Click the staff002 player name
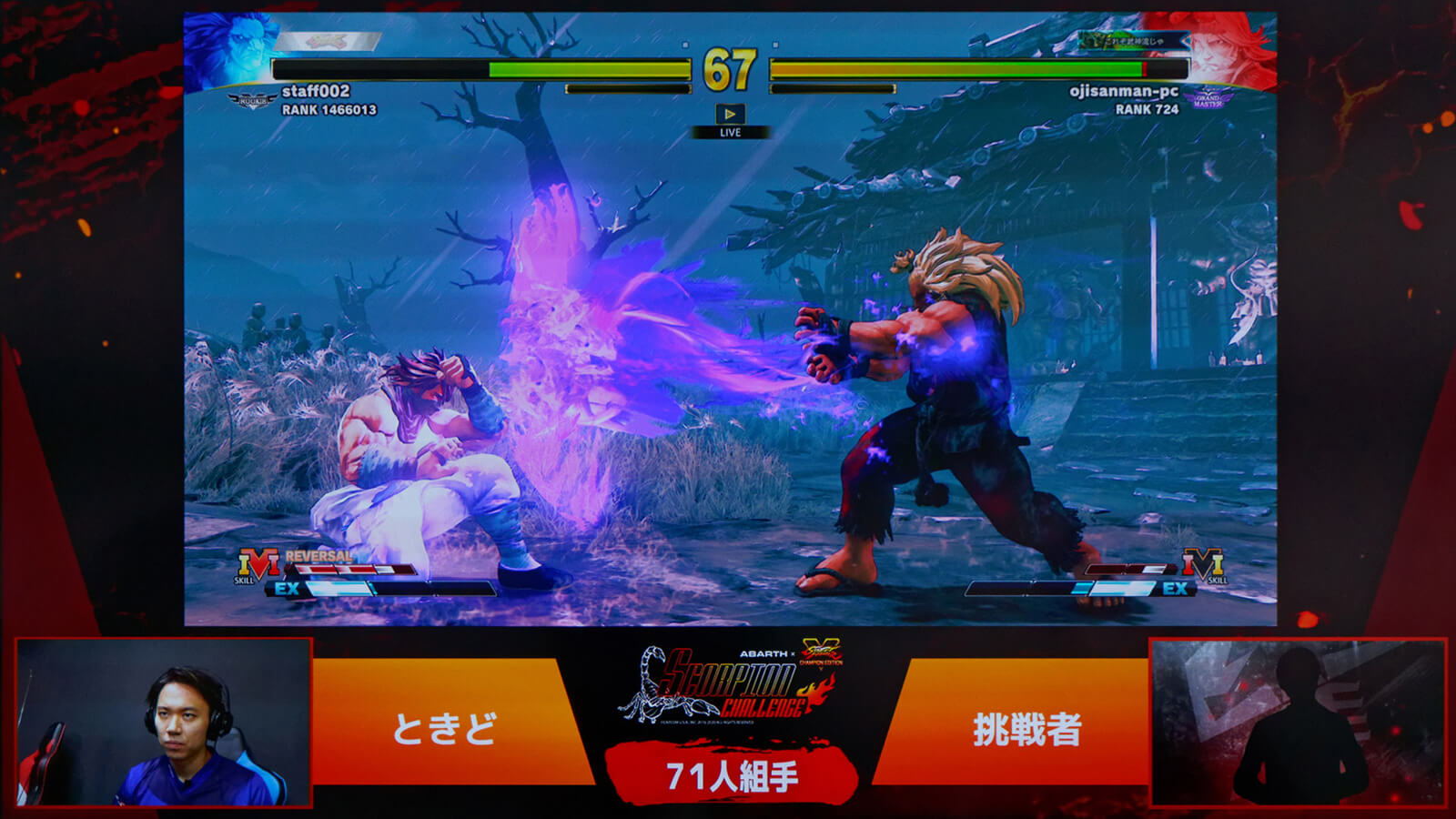Viewport: 1456px width, 819px height. pyautogui.click(x=315, y=91)
